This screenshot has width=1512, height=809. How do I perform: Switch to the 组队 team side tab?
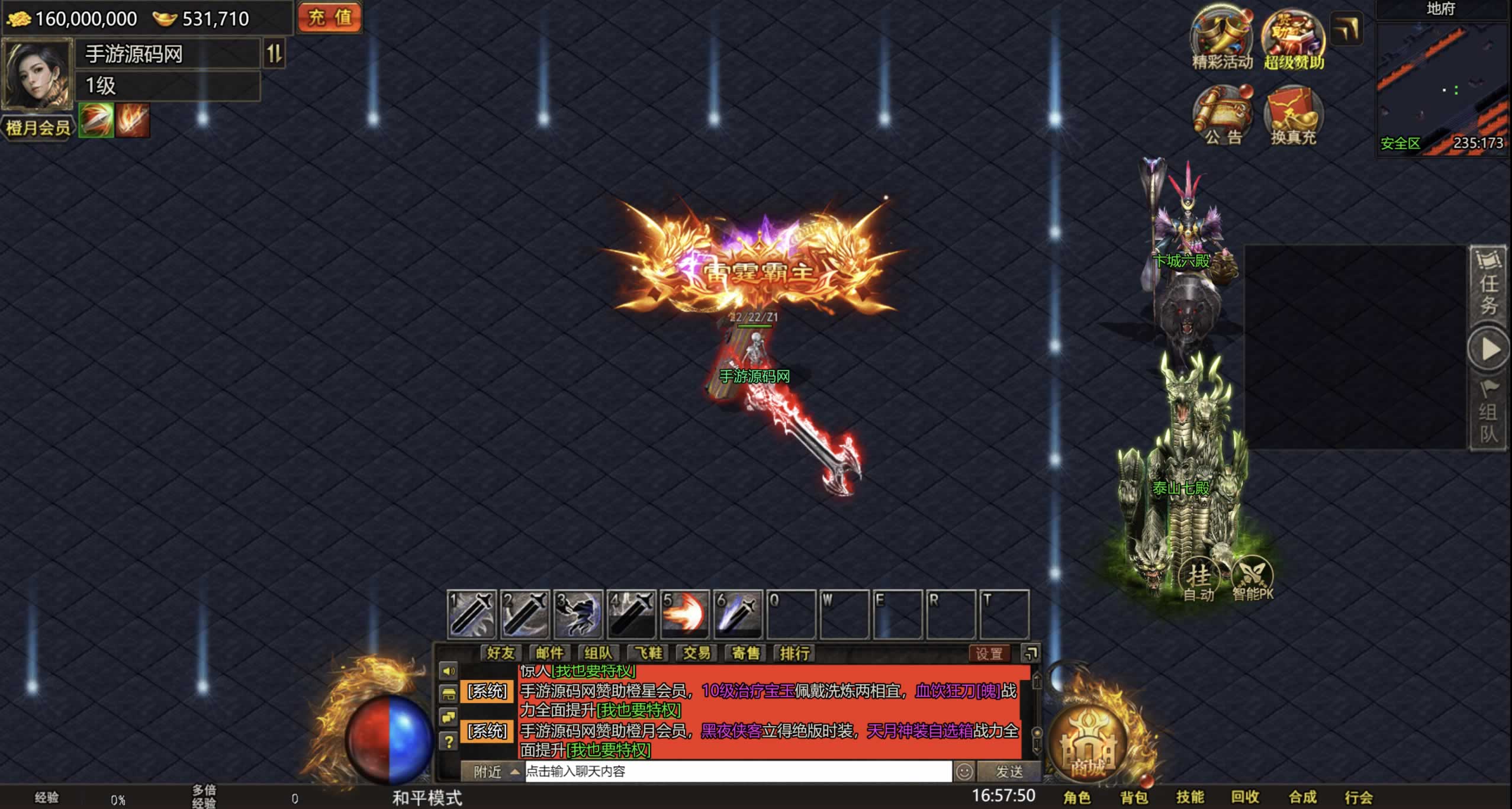pos(1488,414)
